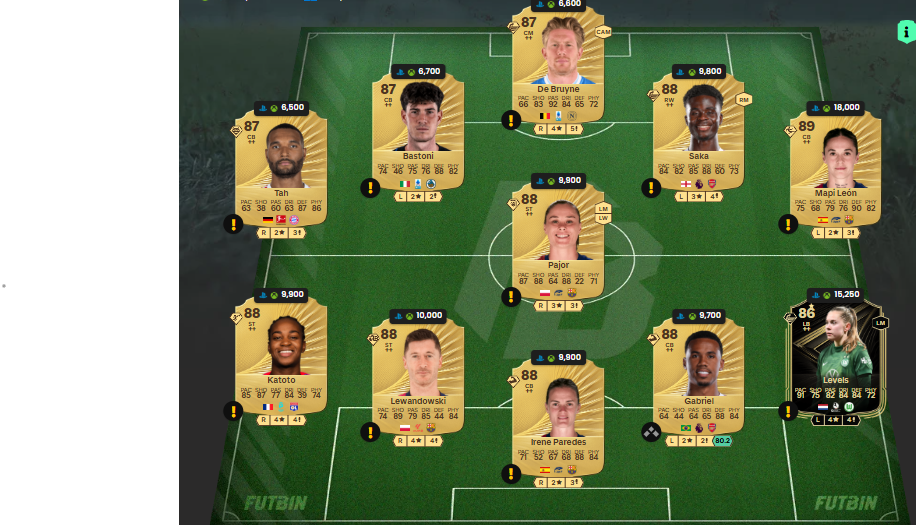
Task: Select the De Bruyne player card
Action: click(x=558, y=65)
